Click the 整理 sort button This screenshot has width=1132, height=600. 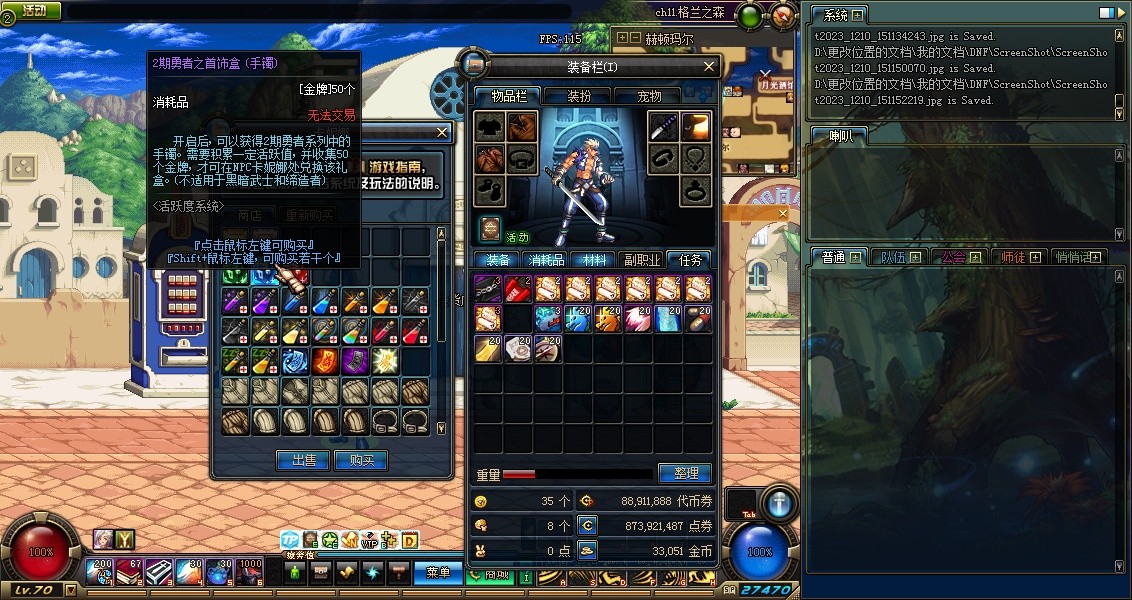click(x=685, y=473)
